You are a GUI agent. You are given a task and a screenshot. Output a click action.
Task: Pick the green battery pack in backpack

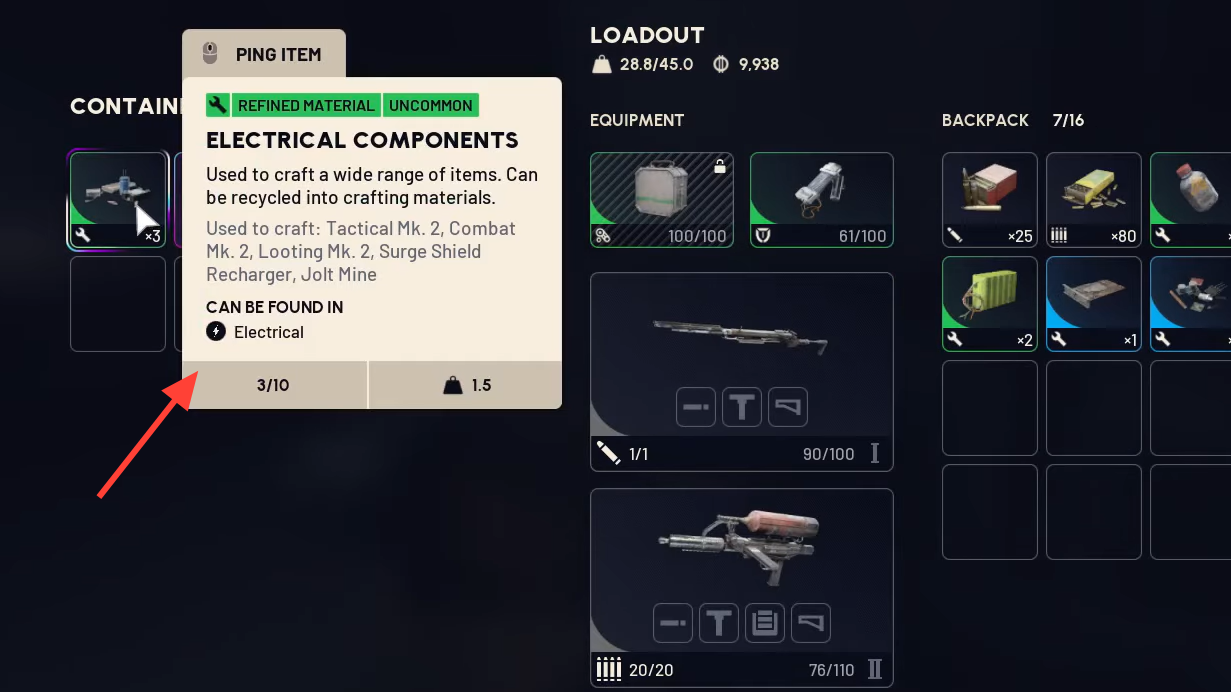click(x=989, y=303)
